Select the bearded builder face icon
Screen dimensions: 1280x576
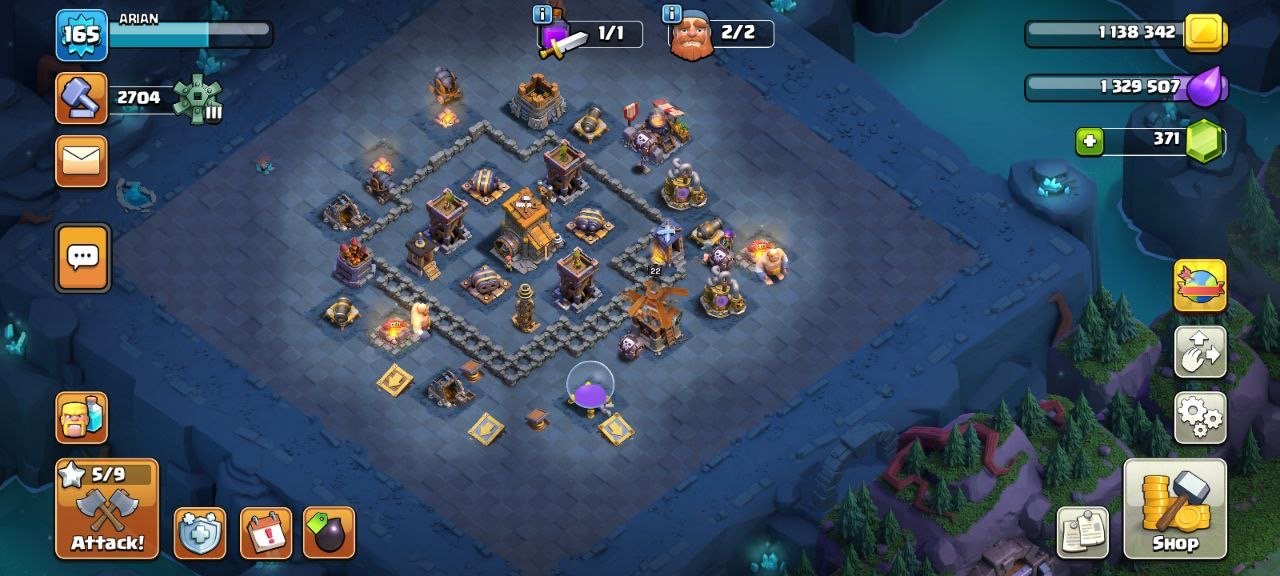click(x=691, y=39)
